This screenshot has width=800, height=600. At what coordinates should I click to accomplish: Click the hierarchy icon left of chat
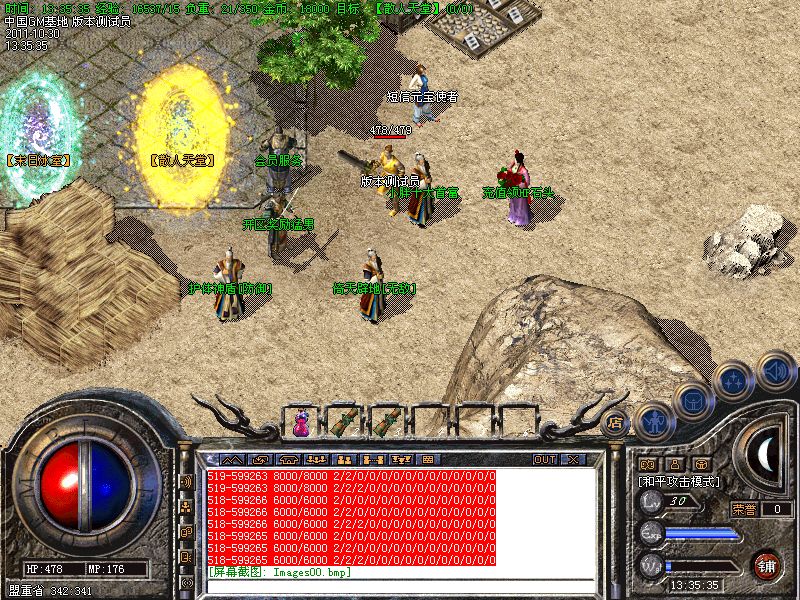pos(186,507)
